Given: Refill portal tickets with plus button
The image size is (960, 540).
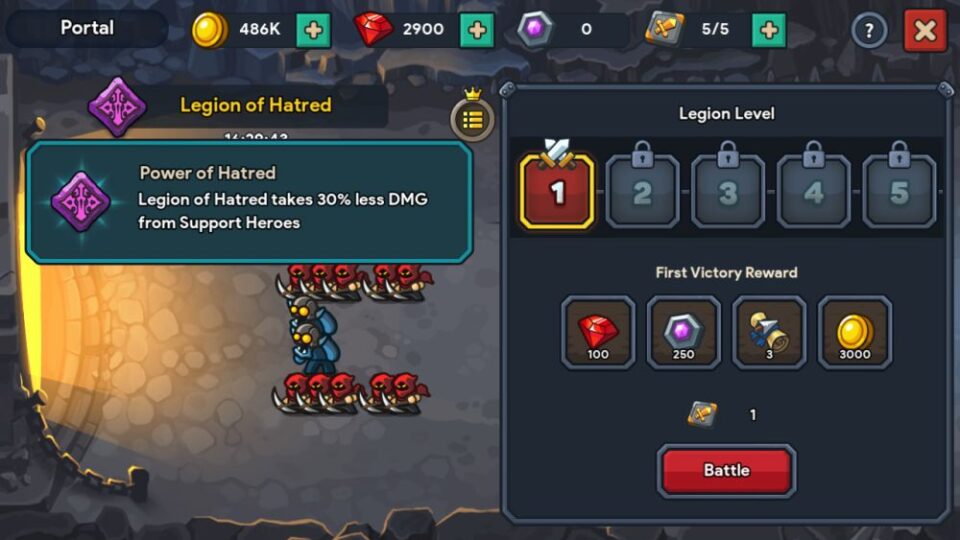Looking at the screenshot, I should [768, 30].
